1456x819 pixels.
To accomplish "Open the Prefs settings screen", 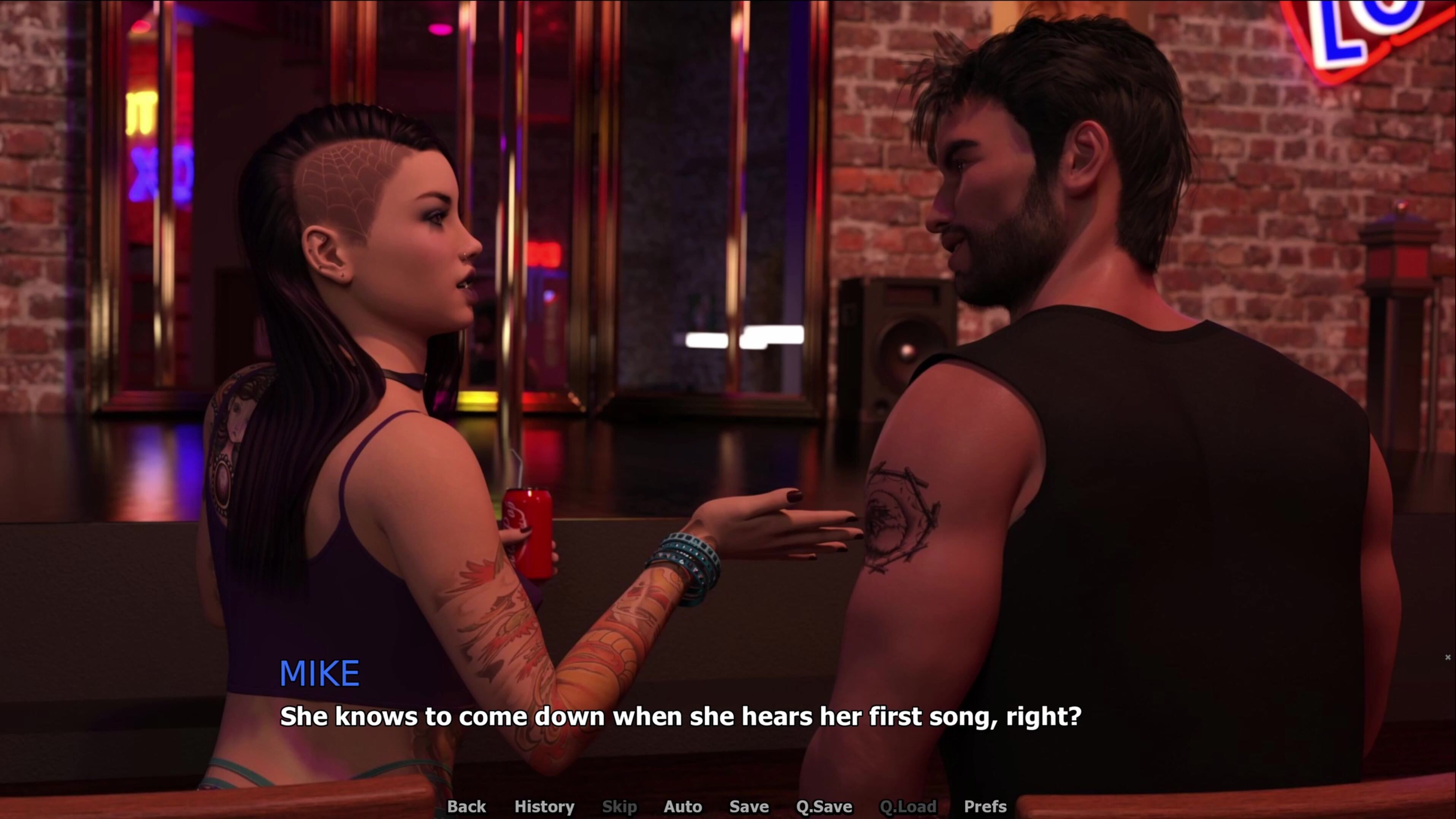I will (985, 806).
